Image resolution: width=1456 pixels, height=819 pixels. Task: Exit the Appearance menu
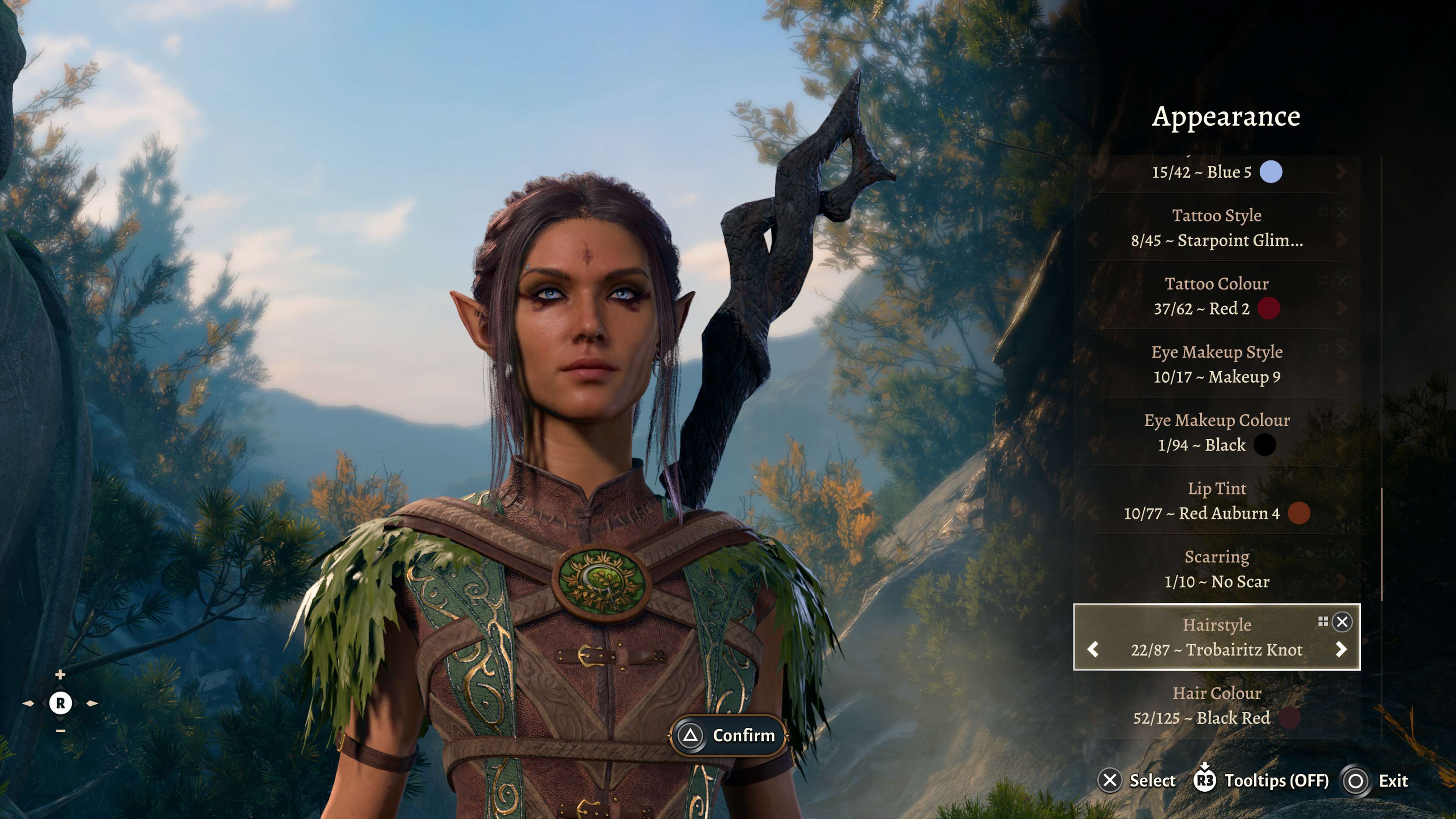[x=1392, y=781]
